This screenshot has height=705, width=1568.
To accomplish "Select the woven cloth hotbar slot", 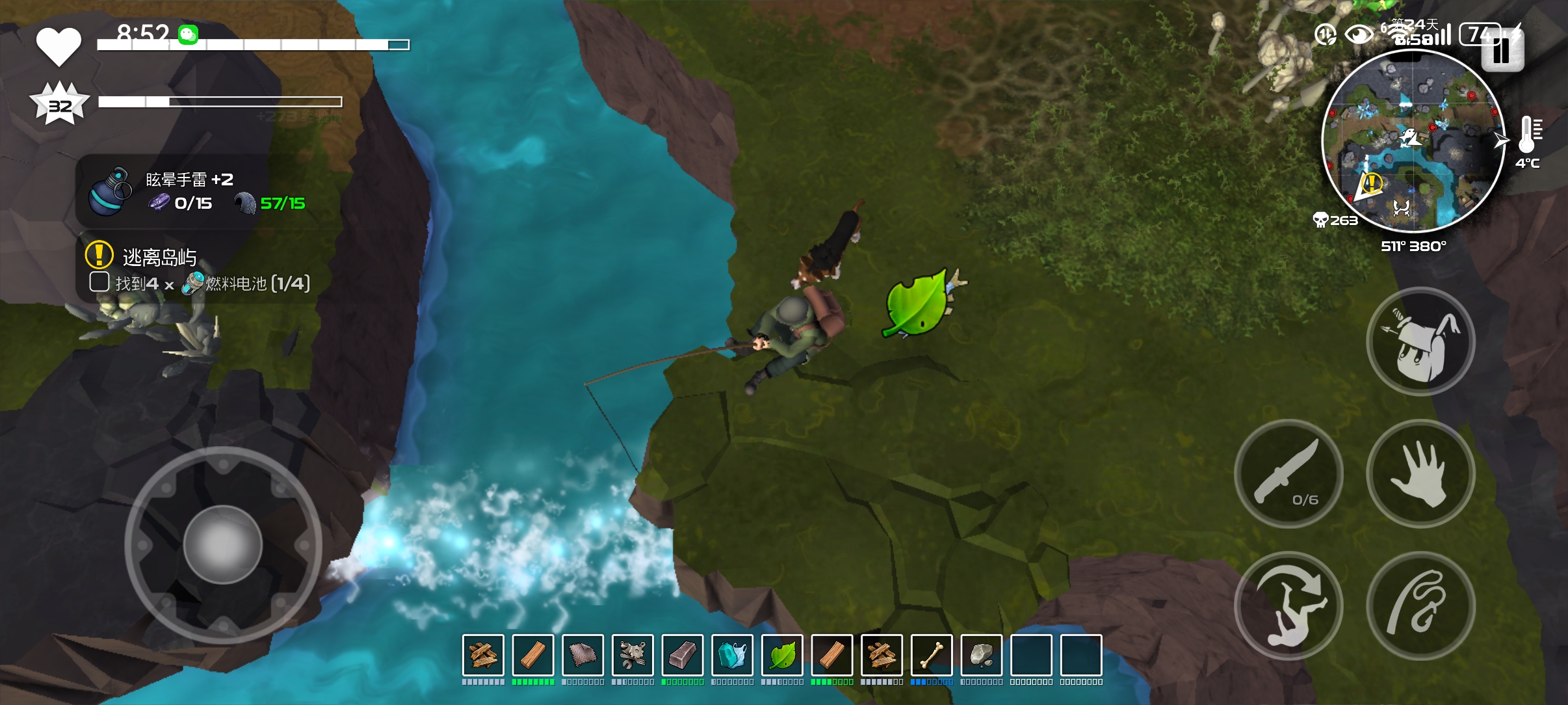I will 583,655.
